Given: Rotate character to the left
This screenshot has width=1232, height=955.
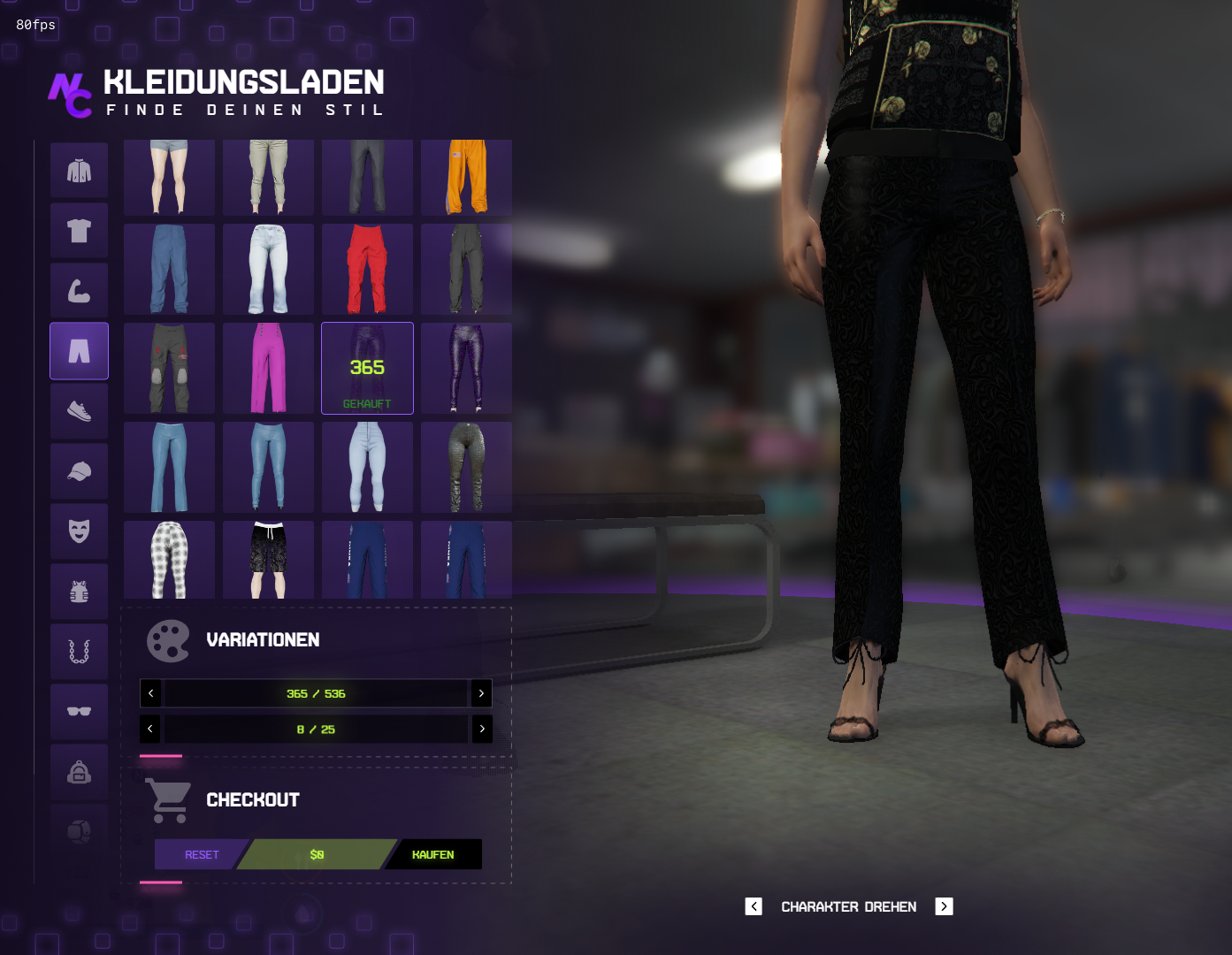Looking at the screenshot, I should (754, 906).
